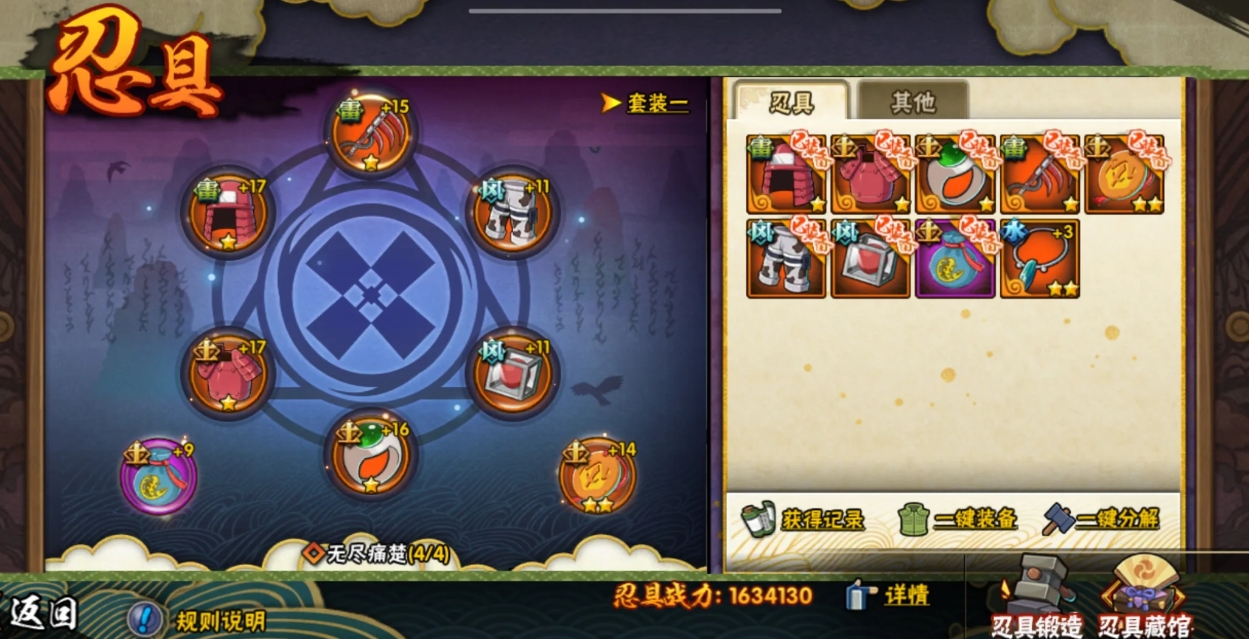Image resolution: width=1249 pixels, height=639 pixels.
Task: View 详情 power details
Action: [x=889, y=596]
